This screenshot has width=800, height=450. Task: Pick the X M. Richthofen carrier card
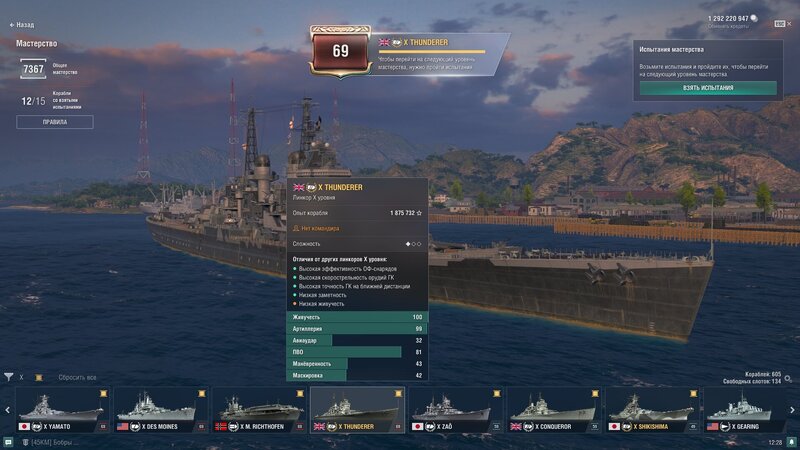coord(258,410)
